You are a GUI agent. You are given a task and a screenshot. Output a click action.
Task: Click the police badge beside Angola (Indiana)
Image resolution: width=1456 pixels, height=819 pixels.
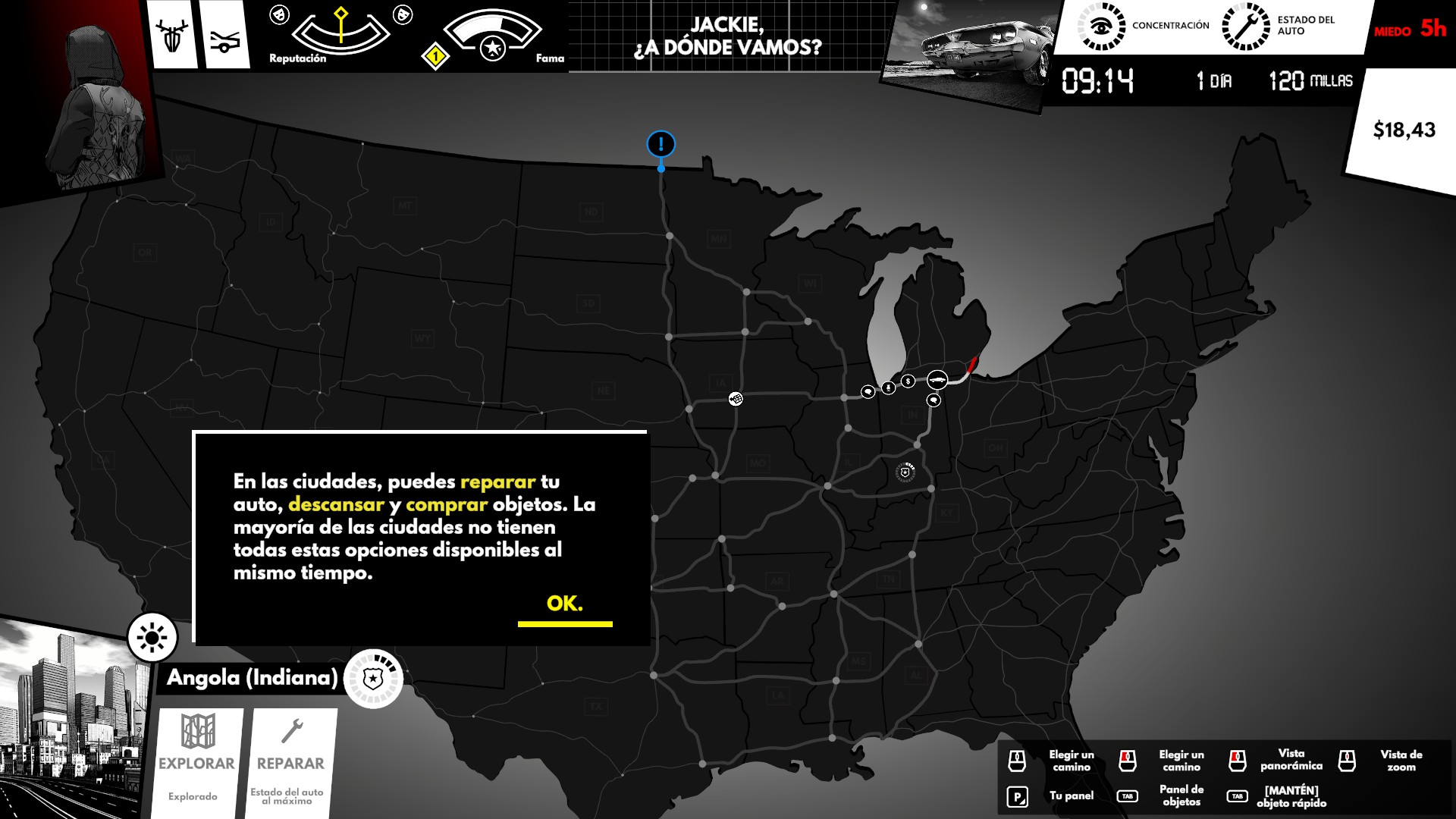[x=372, y=679]
